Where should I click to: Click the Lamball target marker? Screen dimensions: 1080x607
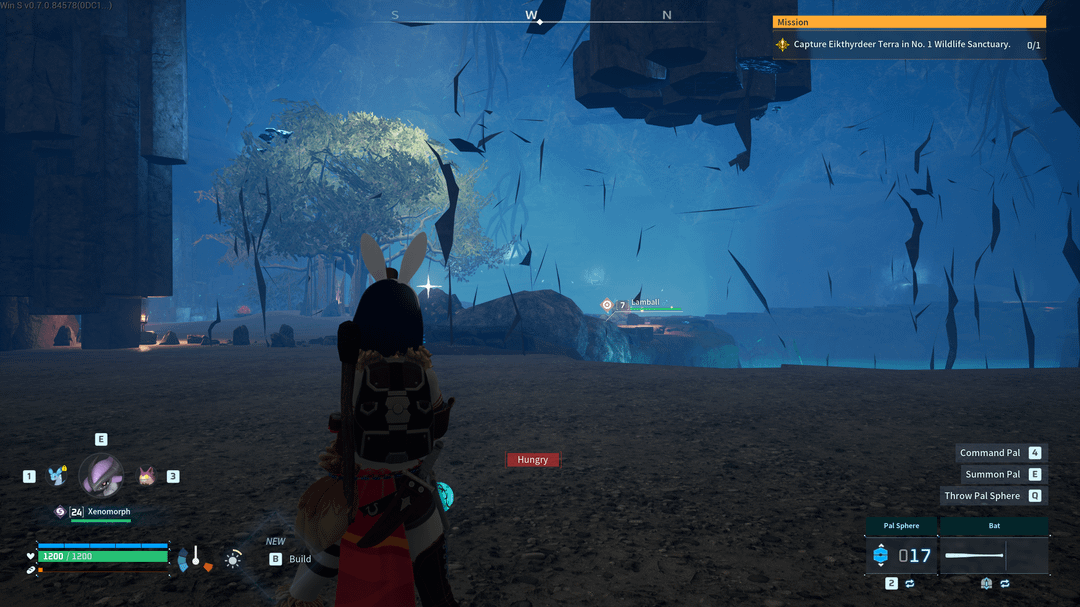pos(606,305)
